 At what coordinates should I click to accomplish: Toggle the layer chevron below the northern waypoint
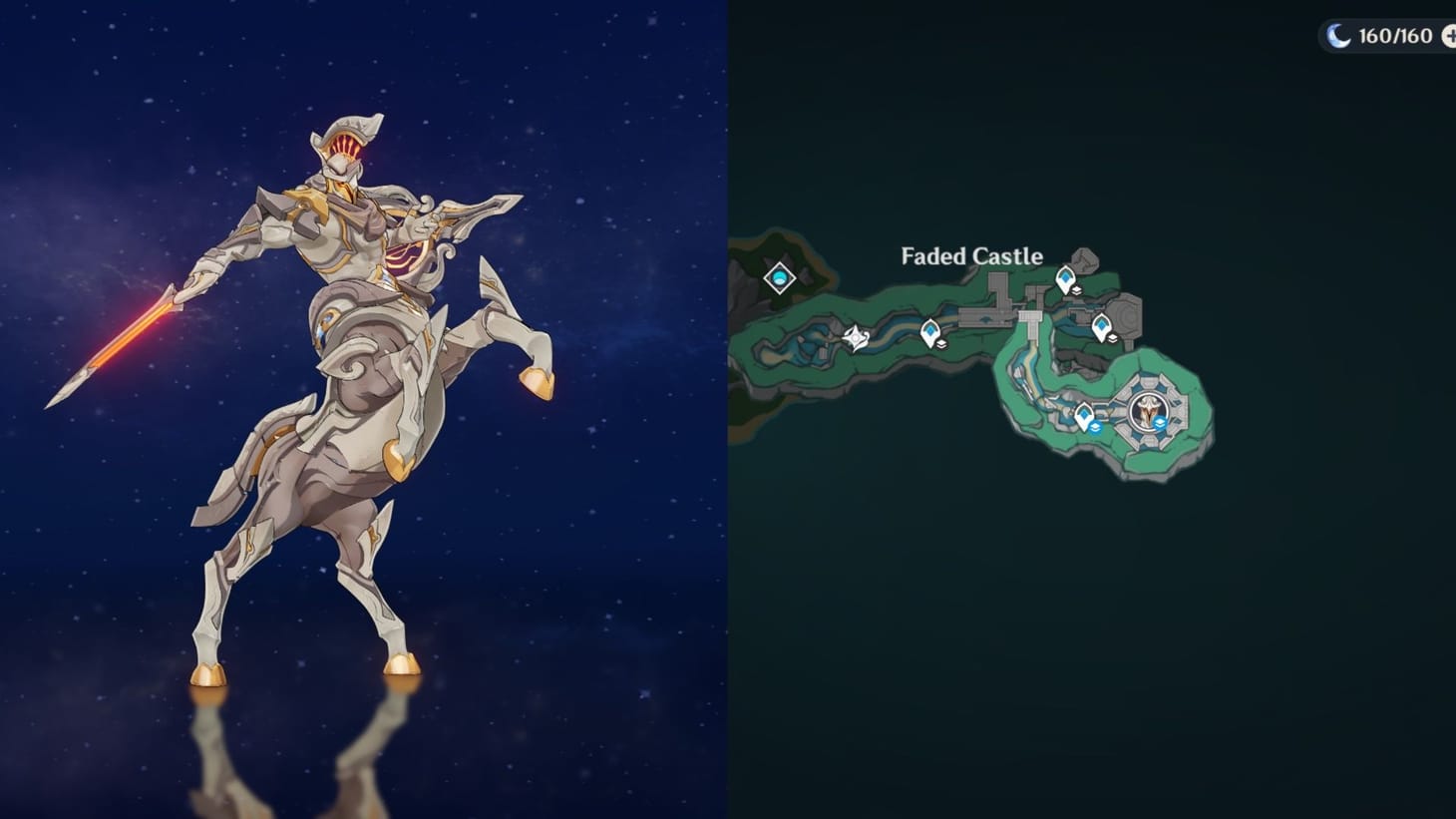click(x=1076, y=291)
